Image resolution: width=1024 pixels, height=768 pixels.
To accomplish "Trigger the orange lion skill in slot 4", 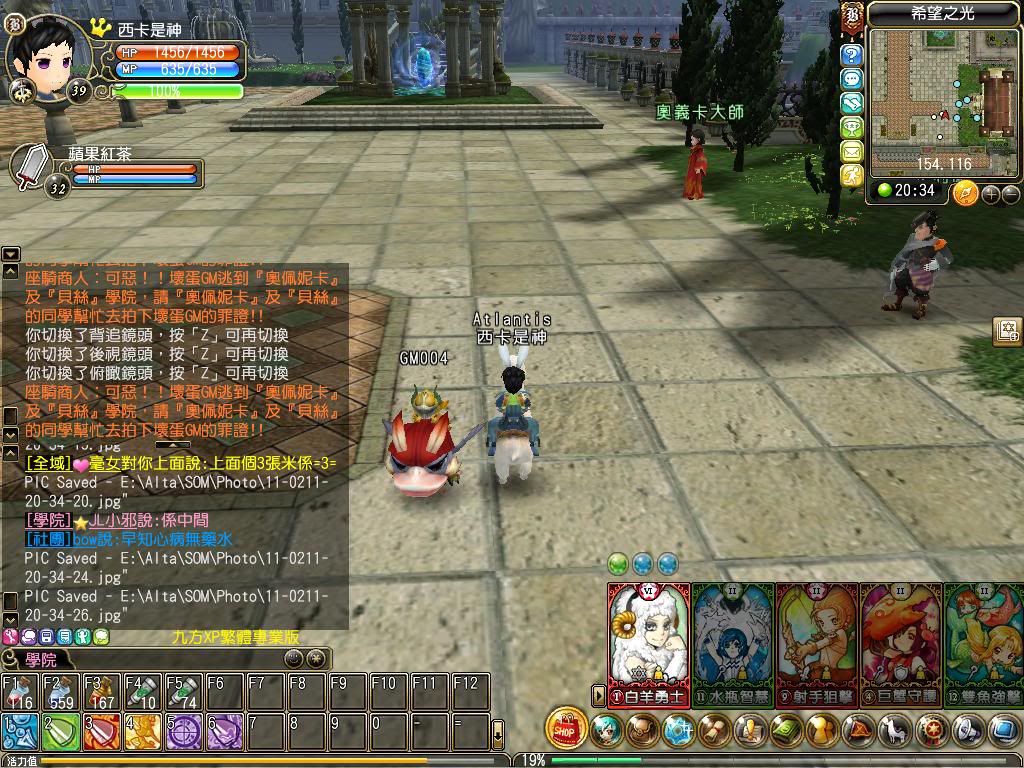I will (143, 732).
